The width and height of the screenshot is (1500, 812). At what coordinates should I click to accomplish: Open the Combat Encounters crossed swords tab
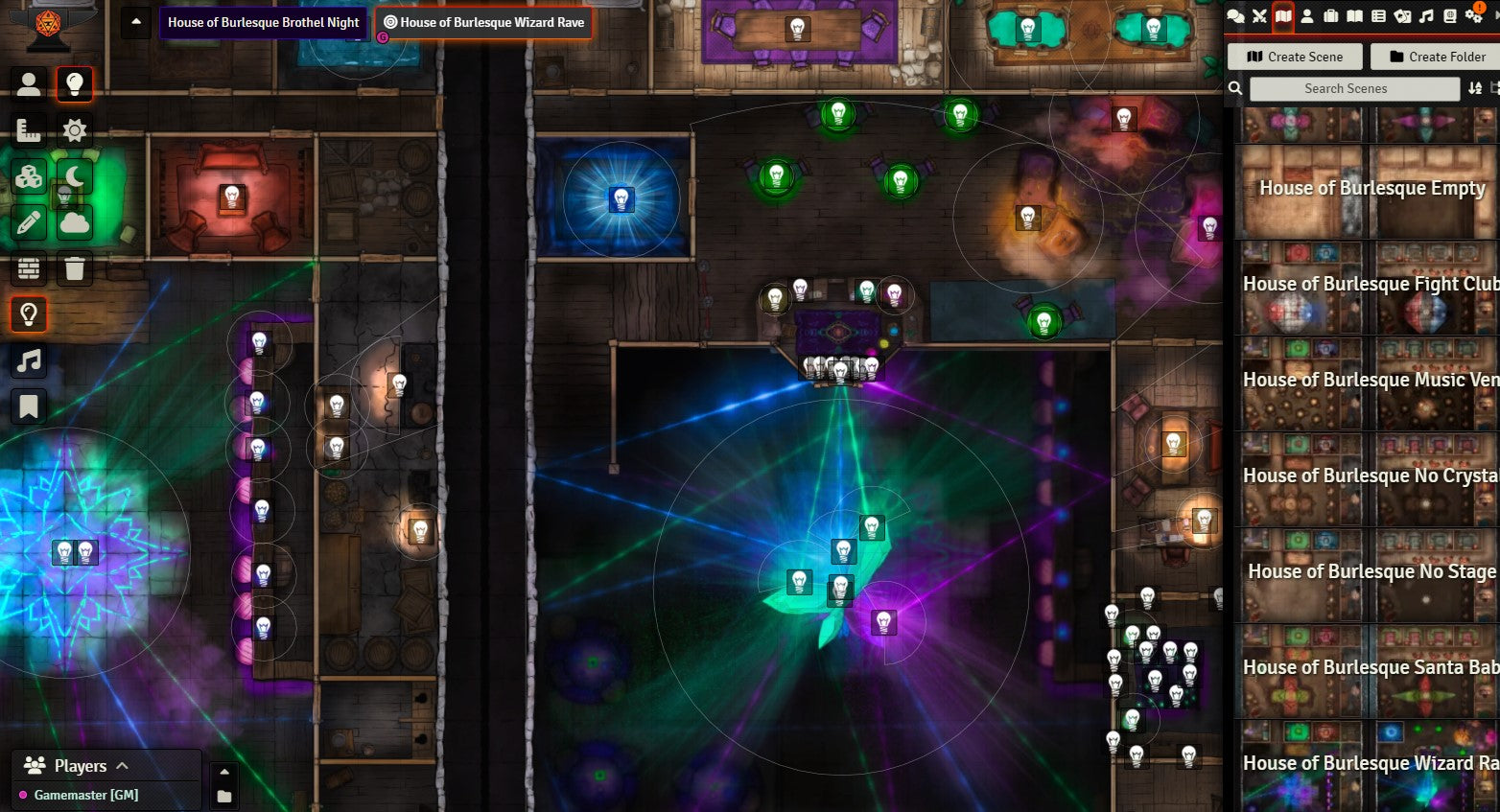tap(1259, 15)
